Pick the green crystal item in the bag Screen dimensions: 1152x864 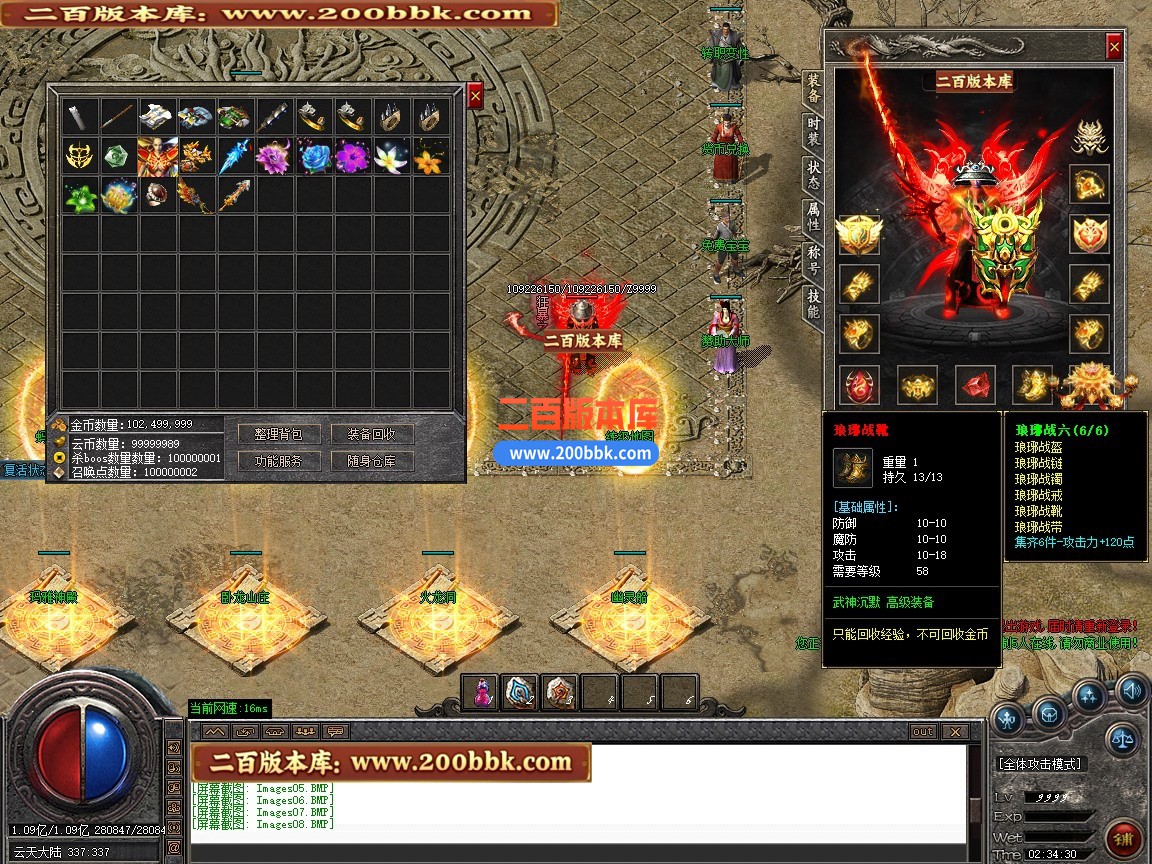(x=117, y=157)
